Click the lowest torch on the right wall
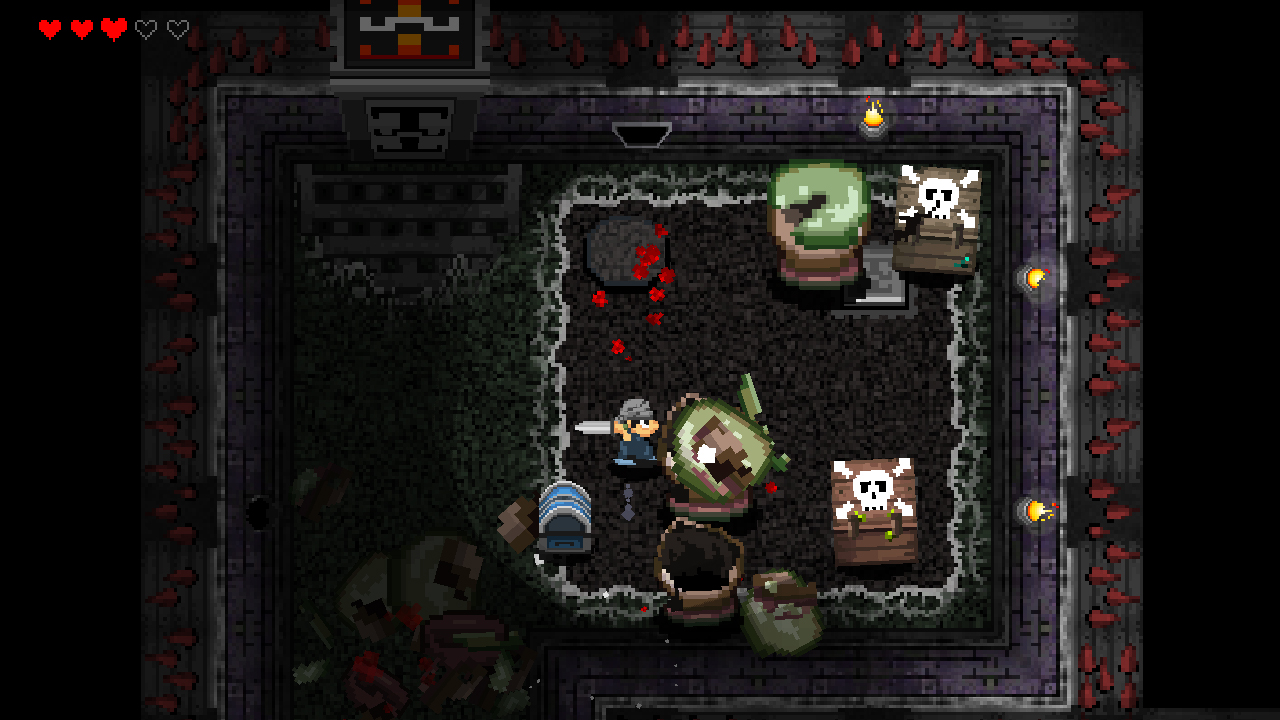The height and width of the screenshot is (720, 1280). point(1038,510)
